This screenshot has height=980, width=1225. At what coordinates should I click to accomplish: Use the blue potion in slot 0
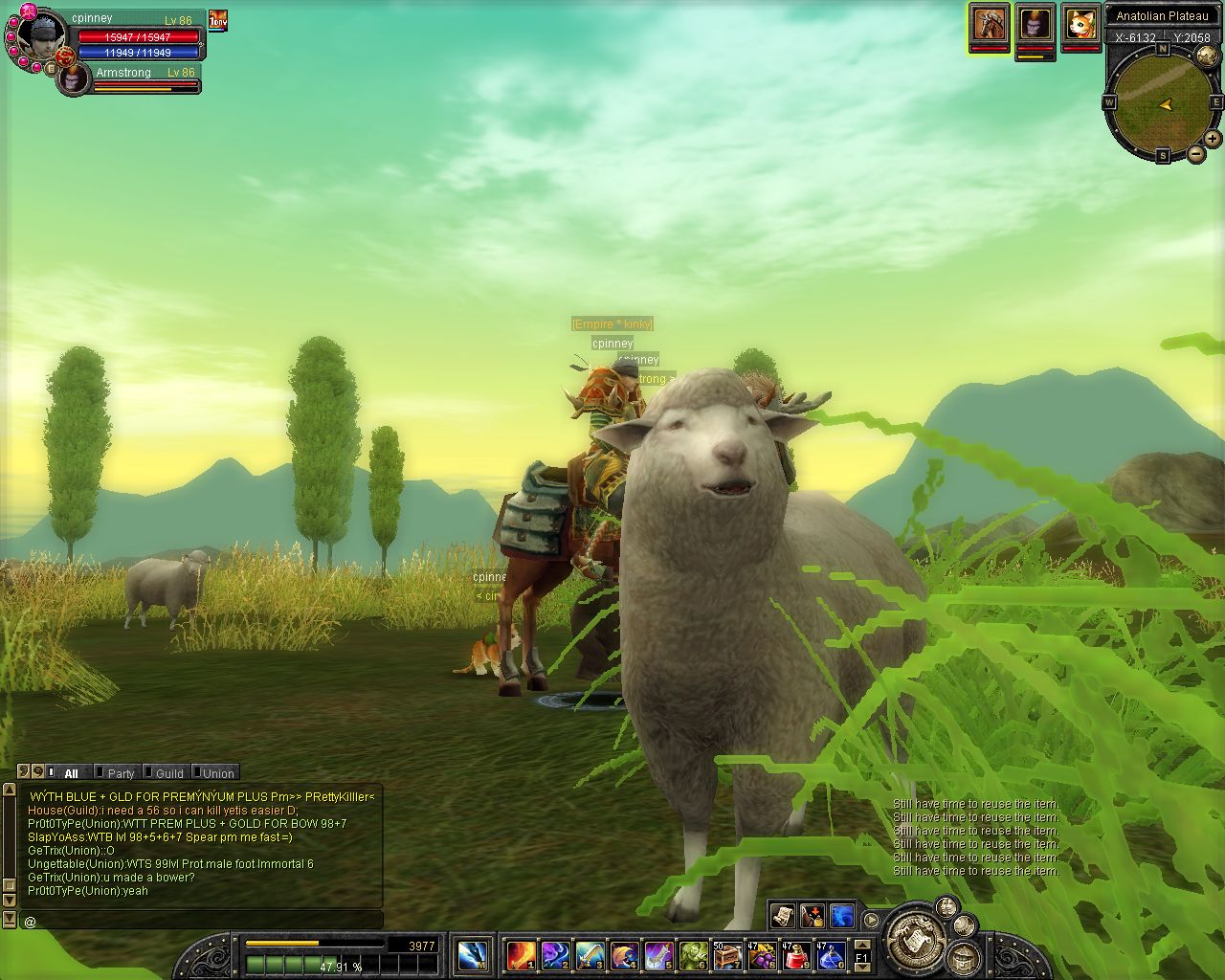coord(831,954)
